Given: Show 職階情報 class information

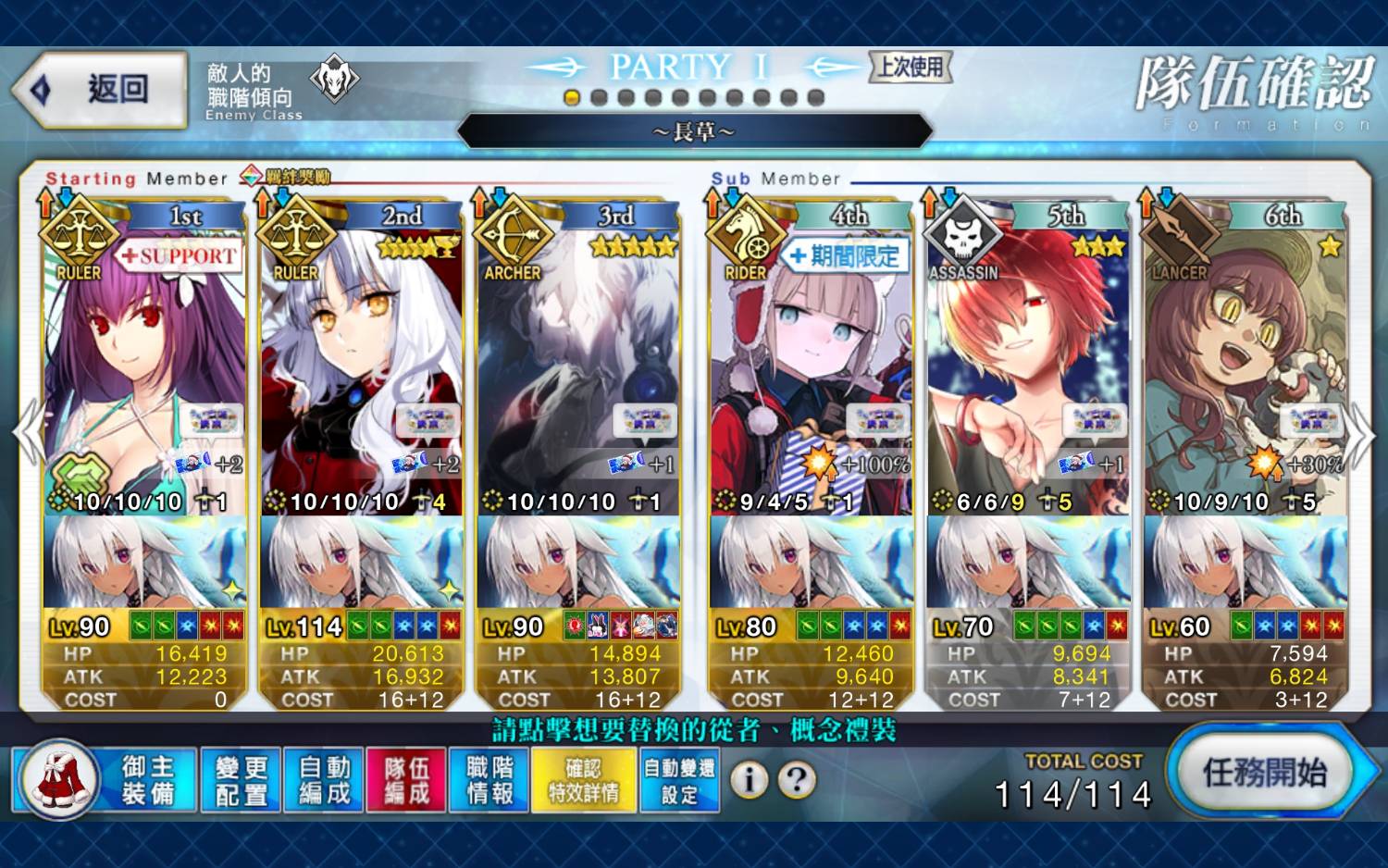Looking at the screenshot, I should click(x=490, y=780).
